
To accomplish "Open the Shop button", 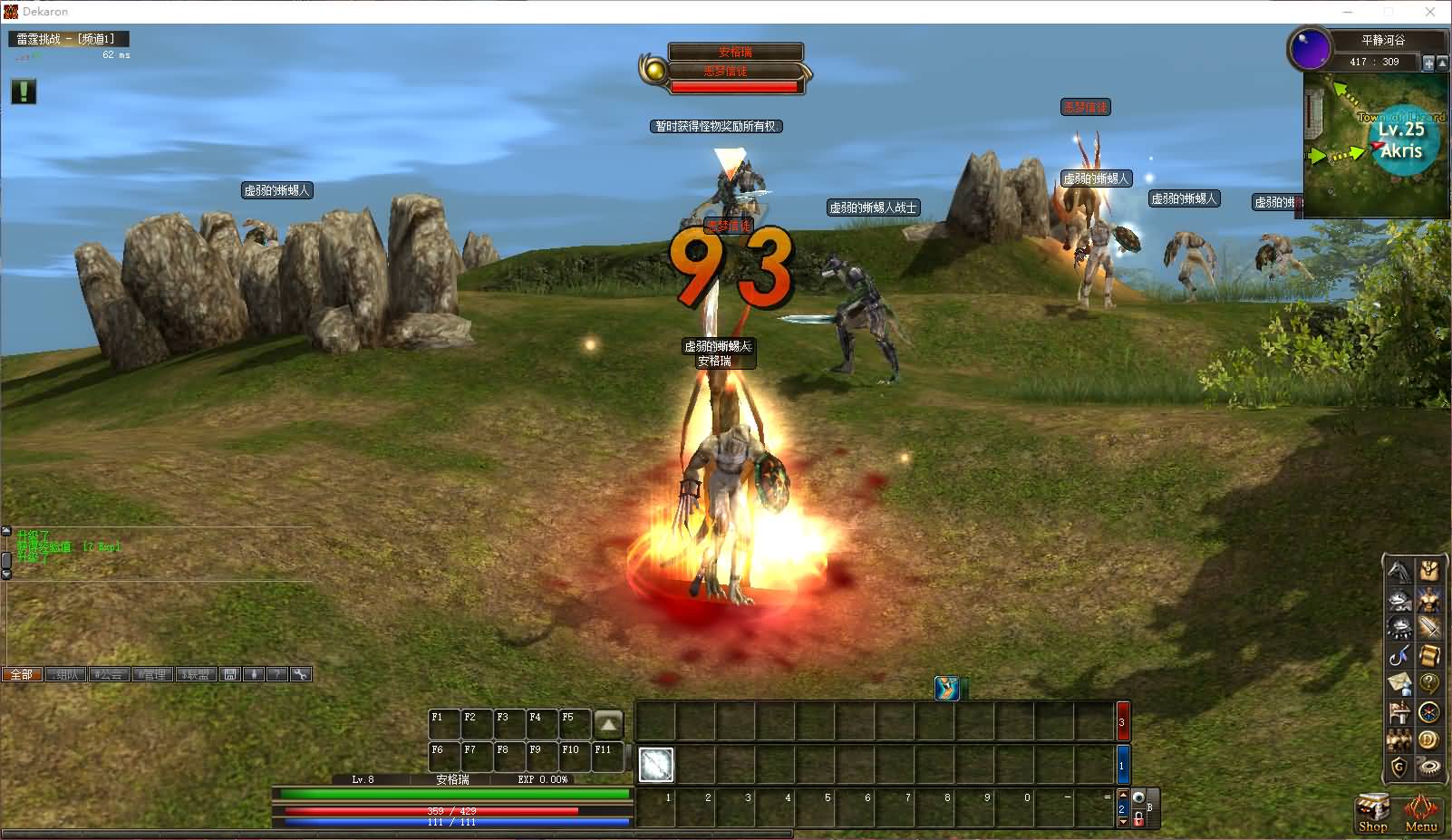I will pos(1372,812).
